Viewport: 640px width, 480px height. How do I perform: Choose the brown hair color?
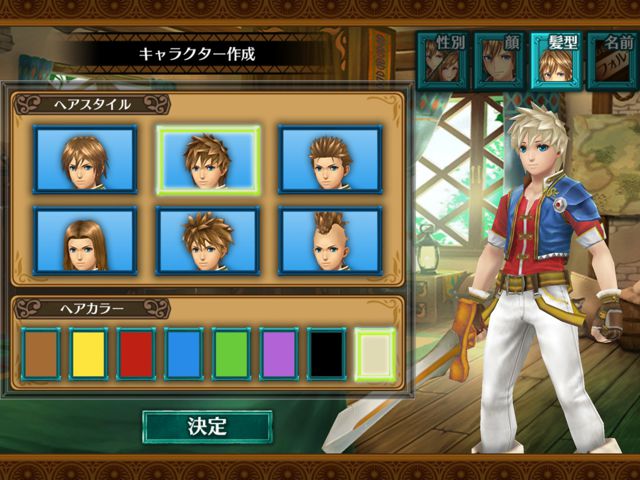coord(41,353)
